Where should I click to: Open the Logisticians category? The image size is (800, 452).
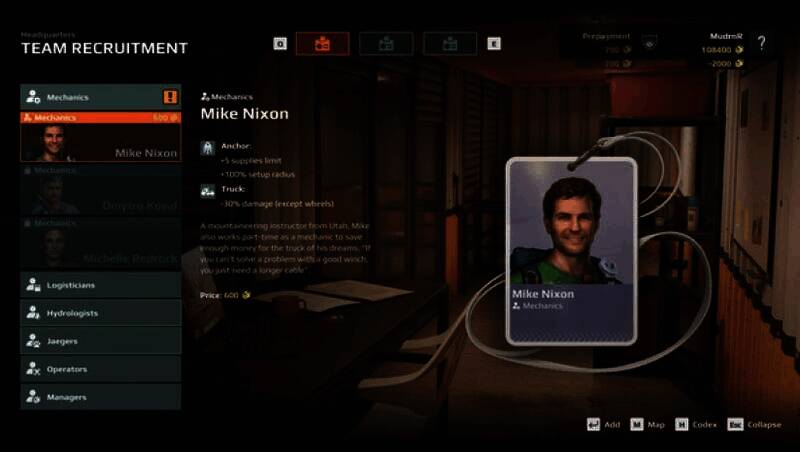pos(100,285)
